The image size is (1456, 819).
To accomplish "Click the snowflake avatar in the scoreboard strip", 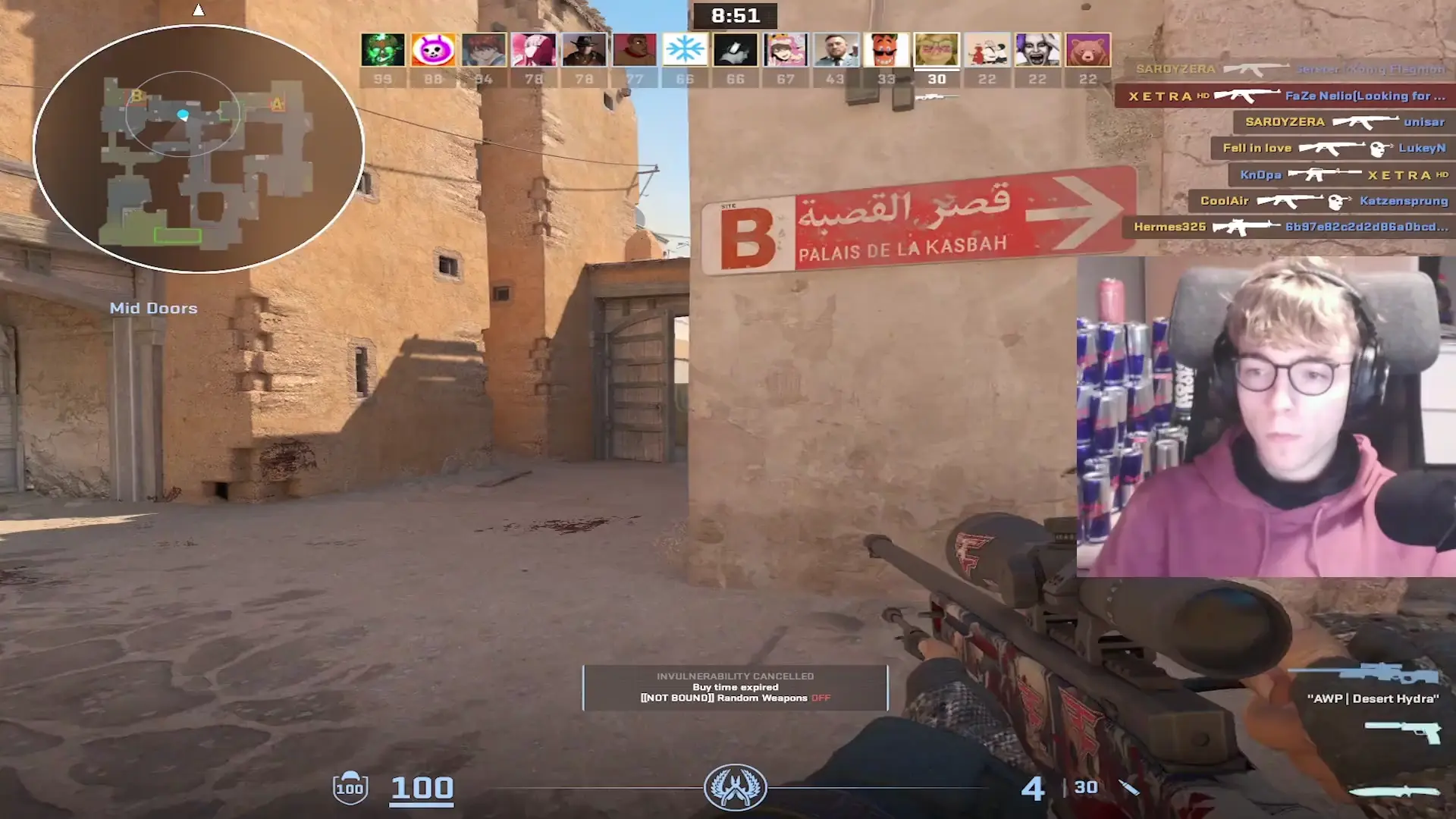I will pos(685,49).
